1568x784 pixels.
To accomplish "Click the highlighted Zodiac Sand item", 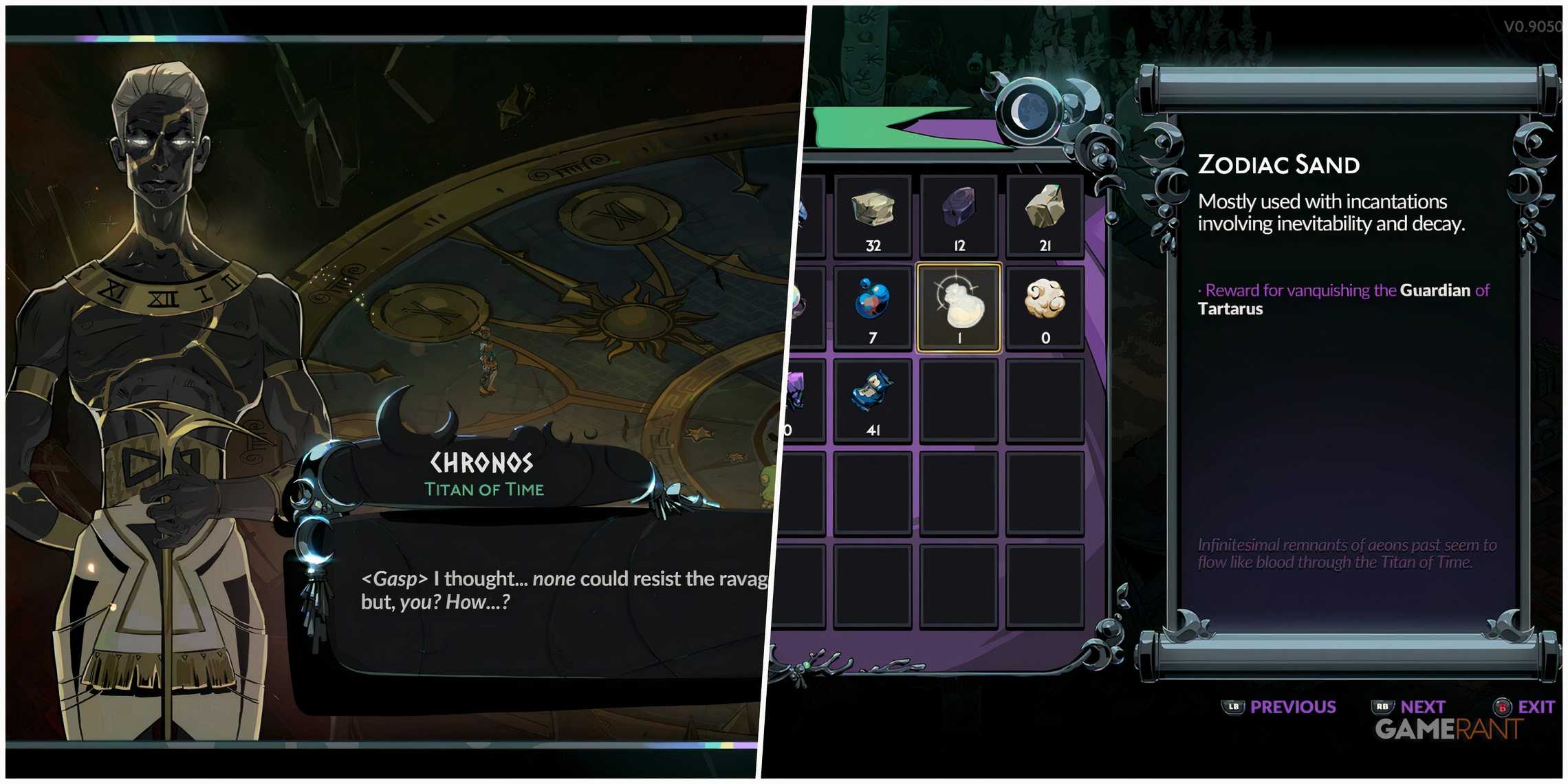I will [959, 303].
